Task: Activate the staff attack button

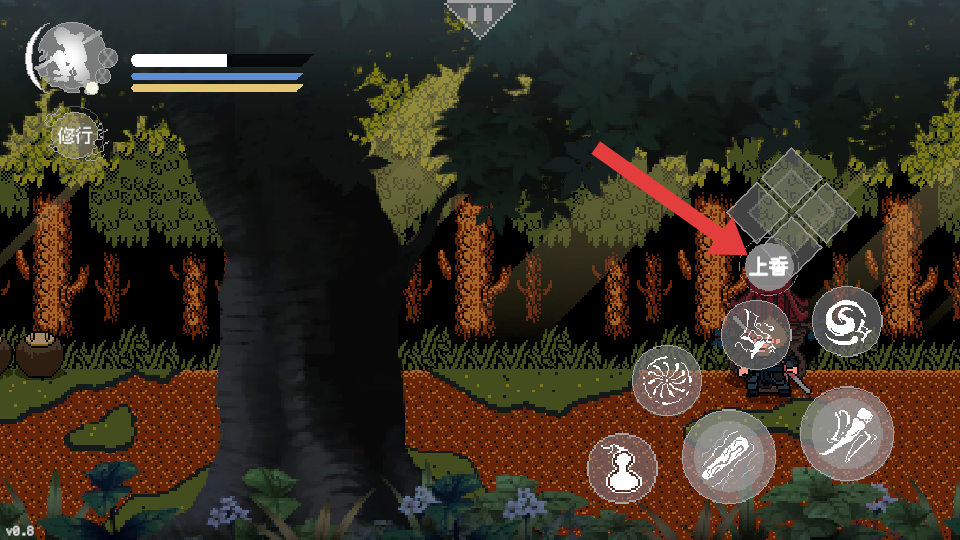Action: (x=728, y=456)
